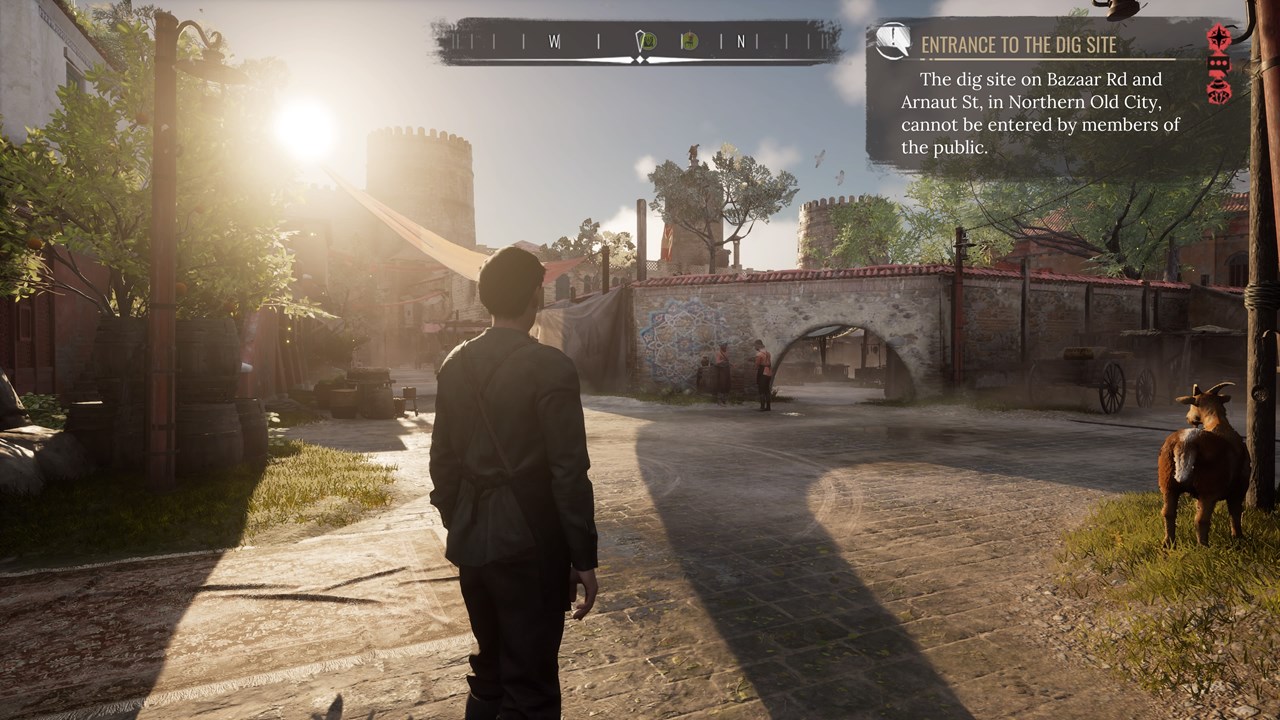Select the red totem icon beside the notification
Viewport: 1280px width, 720px height.
(1219, 65)
